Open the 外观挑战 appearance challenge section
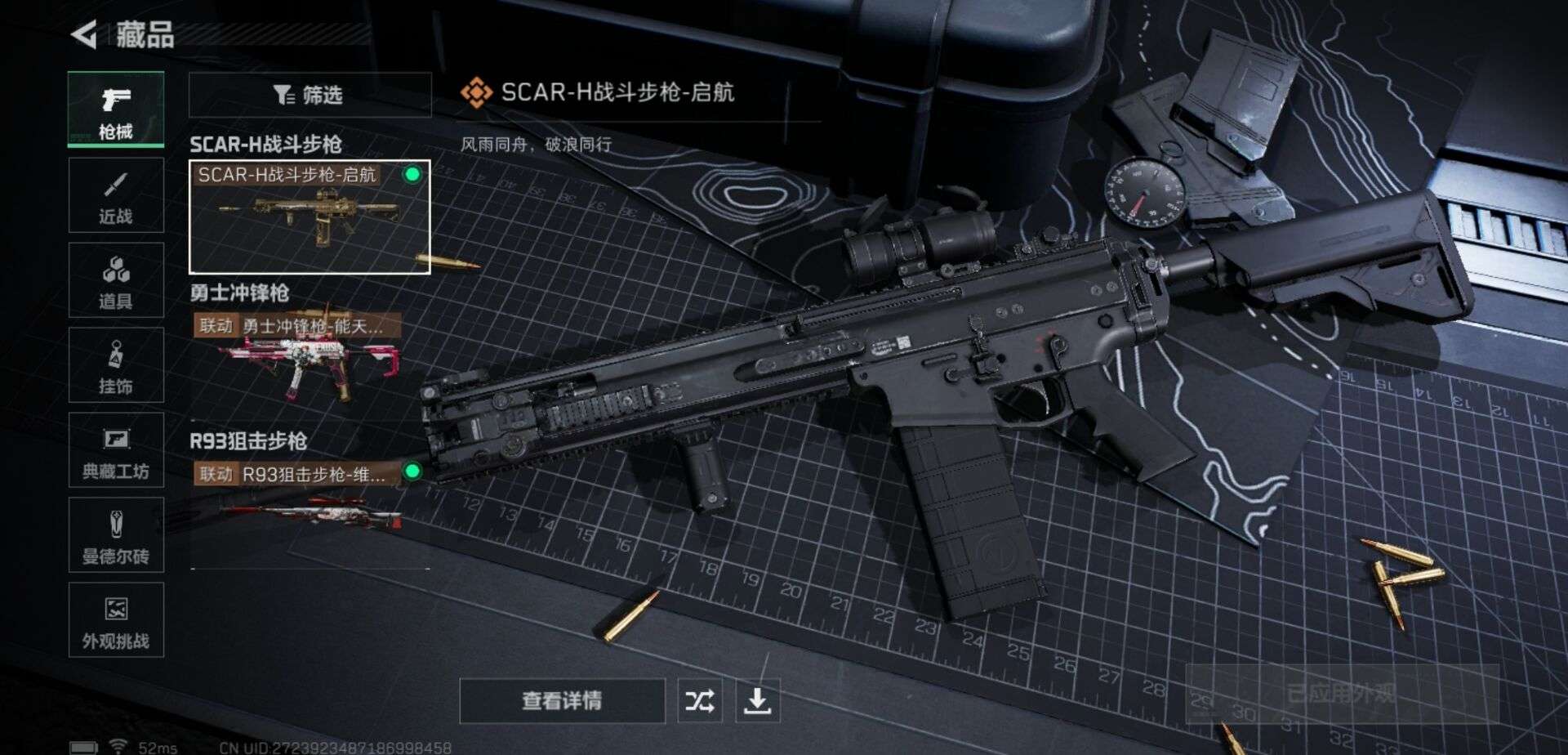 [x=116, y=625]
